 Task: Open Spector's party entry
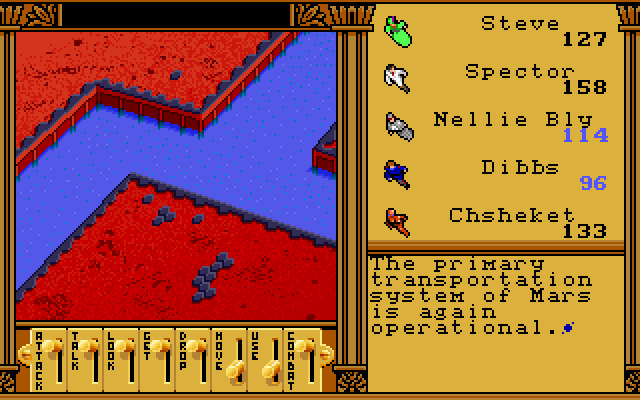520,72
